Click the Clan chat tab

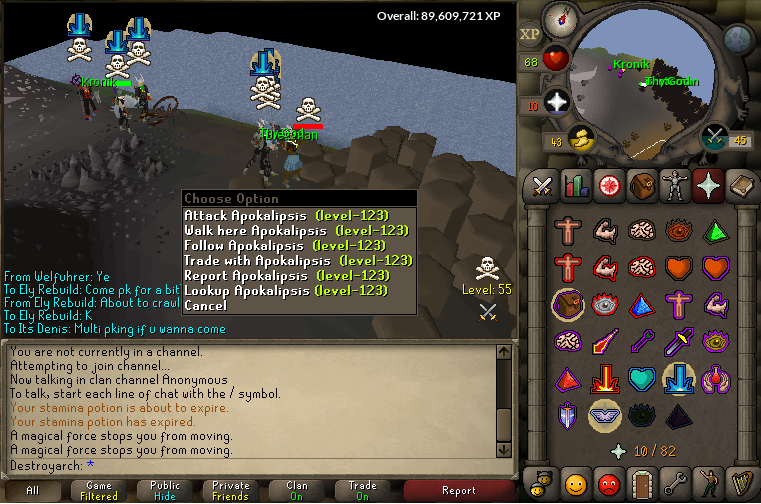click(296, 490)
